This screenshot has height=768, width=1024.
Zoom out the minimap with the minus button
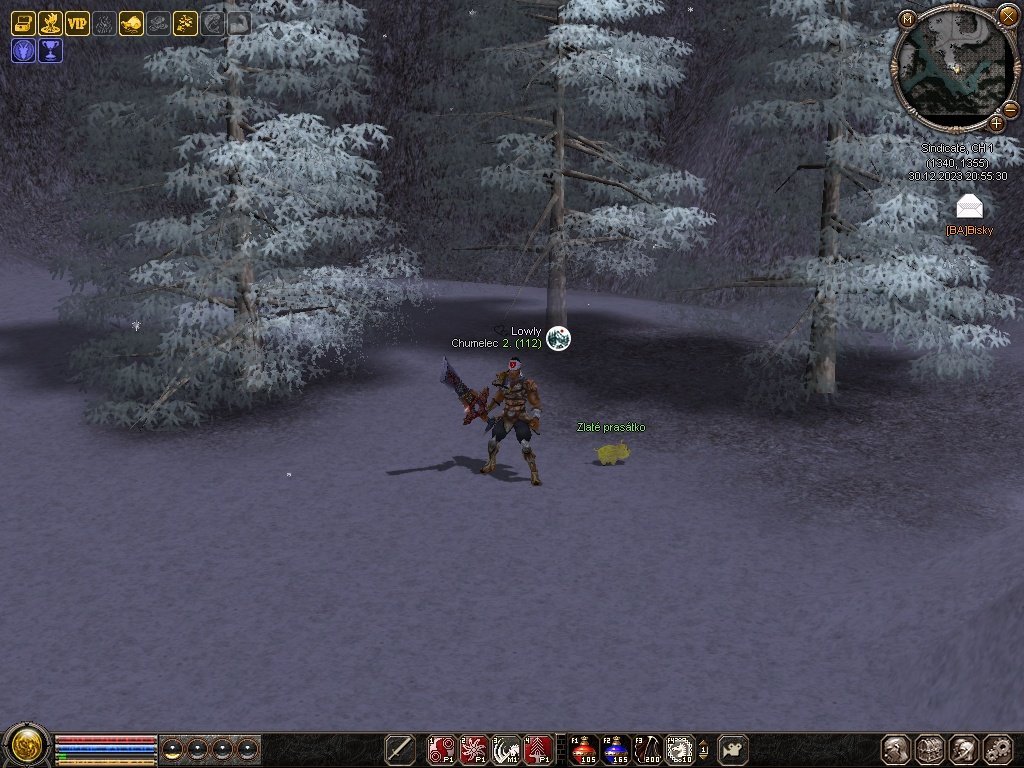point(1010,108)
